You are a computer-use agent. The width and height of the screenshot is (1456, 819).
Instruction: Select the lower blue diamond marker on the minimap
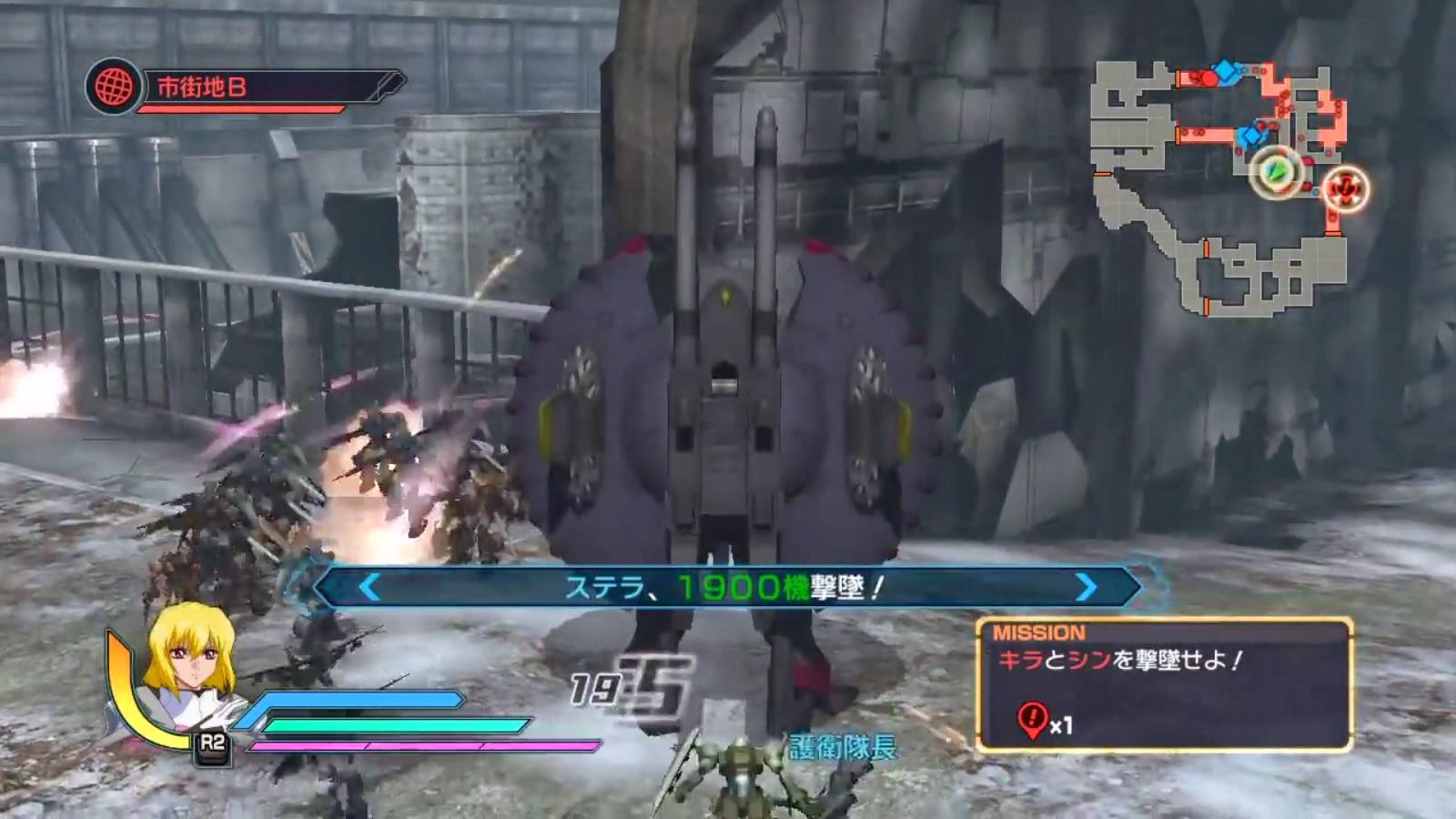point(1250,135)
